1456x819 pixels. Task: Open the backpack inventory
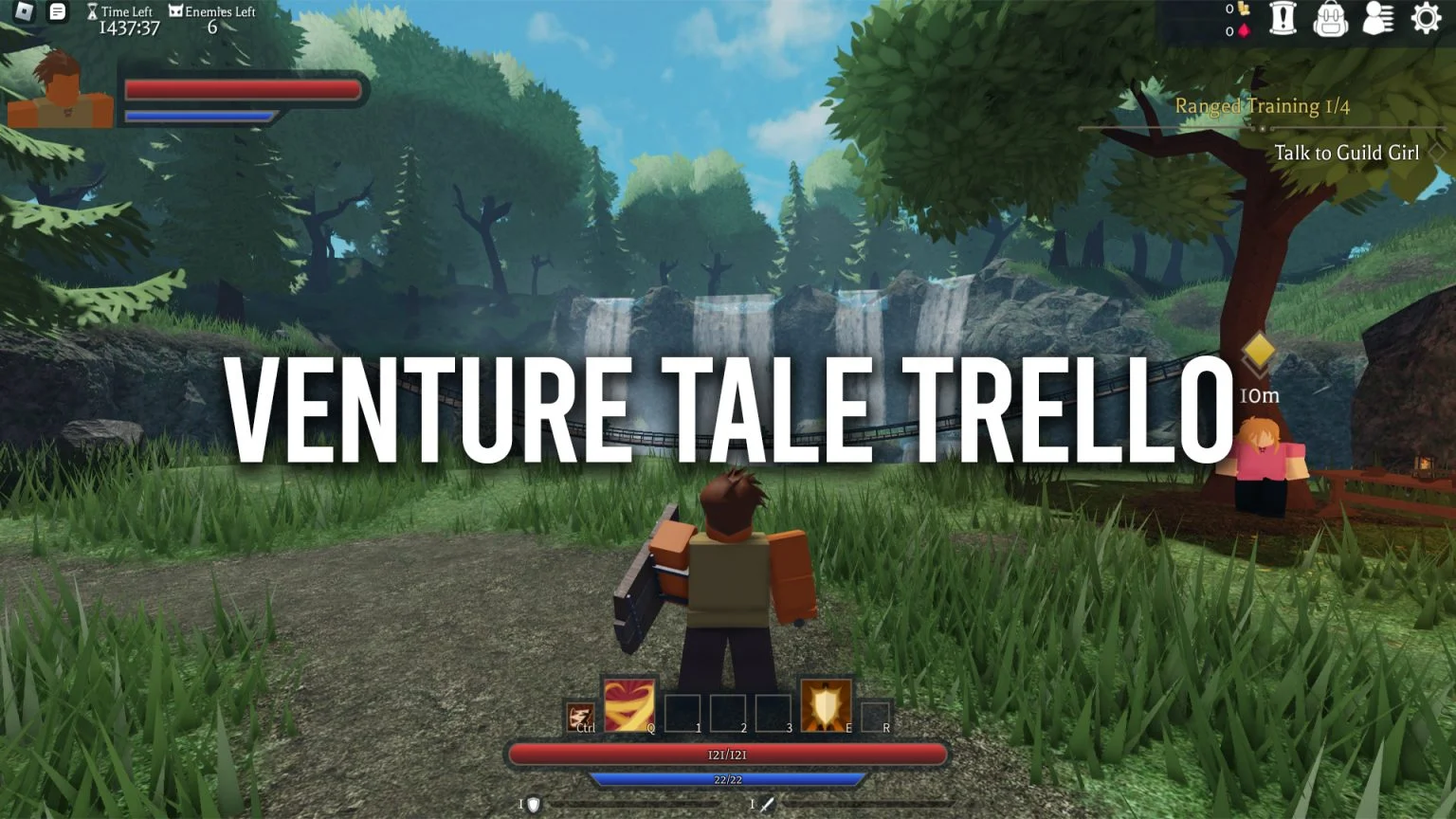(1331, 19)
